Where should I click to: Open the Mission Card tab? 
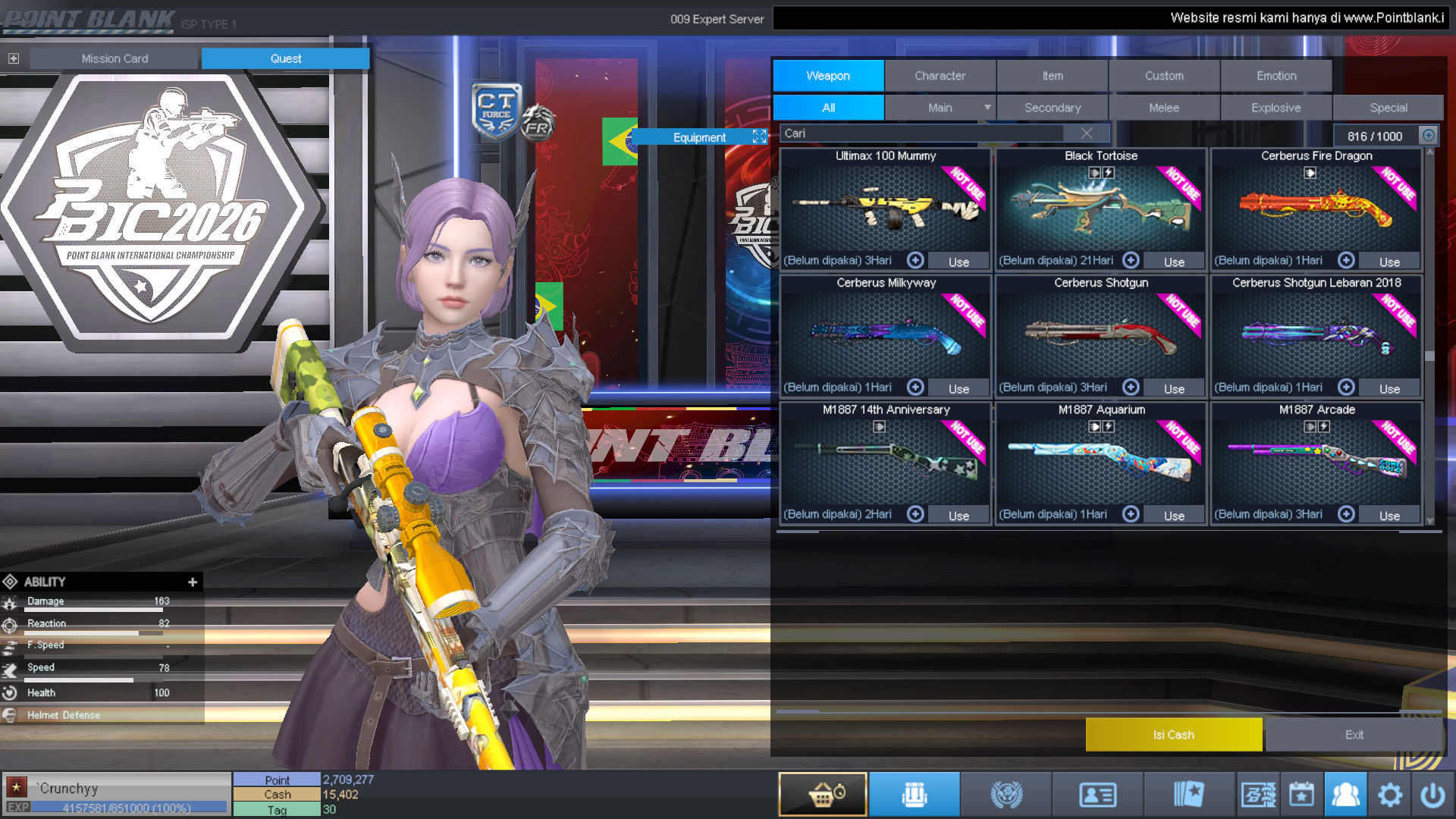coord(115,58)
